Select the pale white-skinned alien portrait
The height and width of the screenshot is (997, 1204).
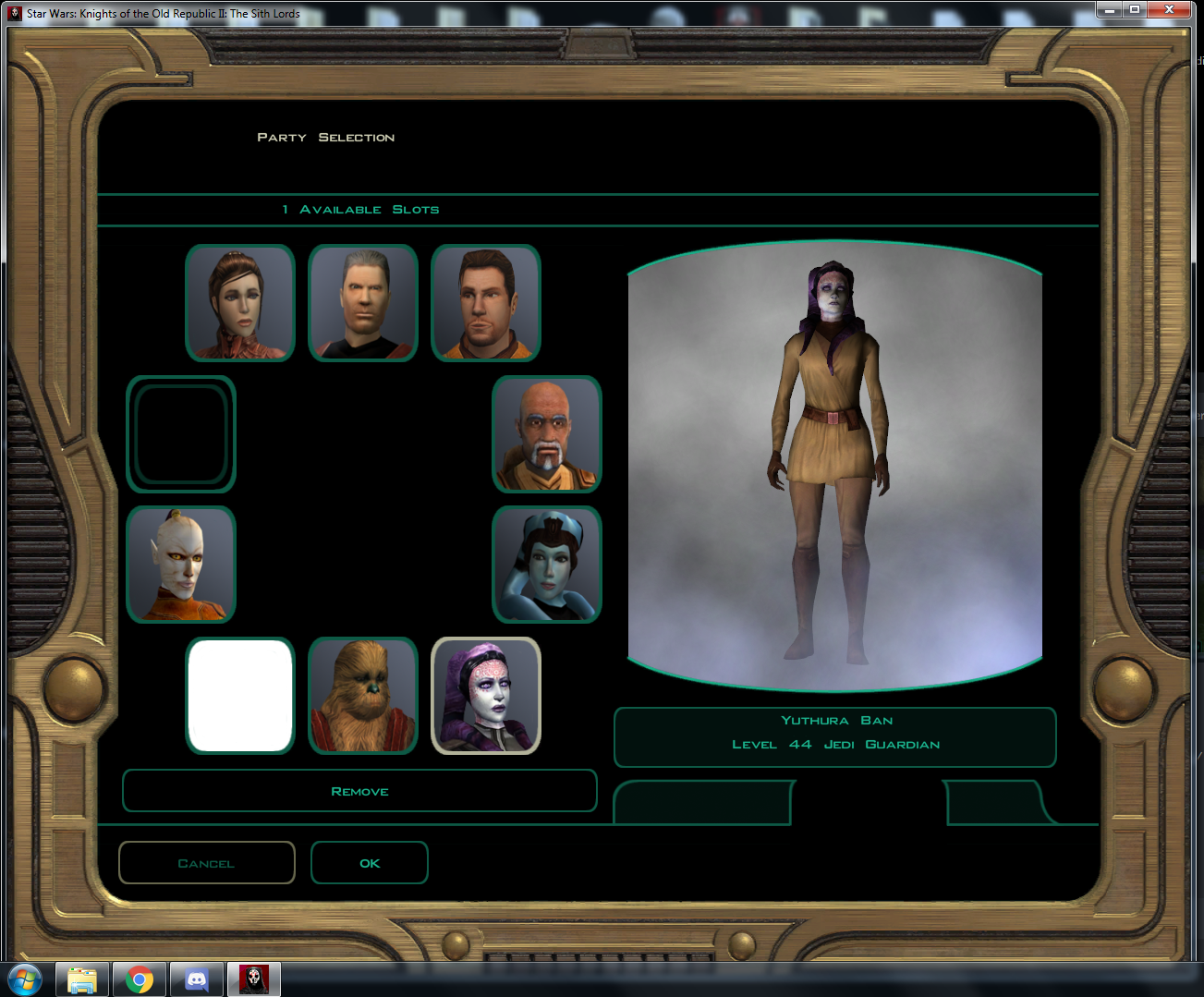pyautogui.click(x=181, y=565)
